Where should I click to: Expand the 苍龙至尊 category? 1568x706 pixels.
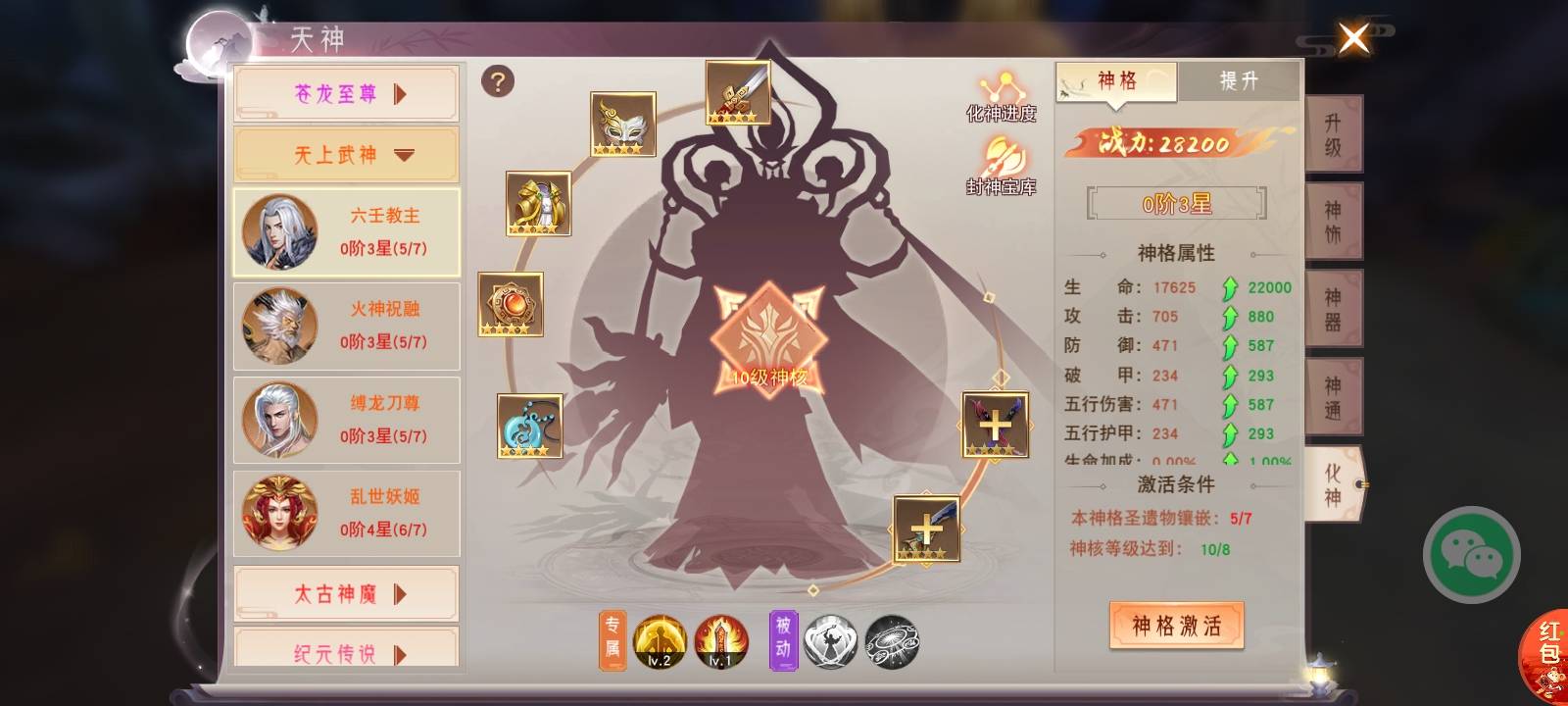pyautogui.click(x=346, y=94)
